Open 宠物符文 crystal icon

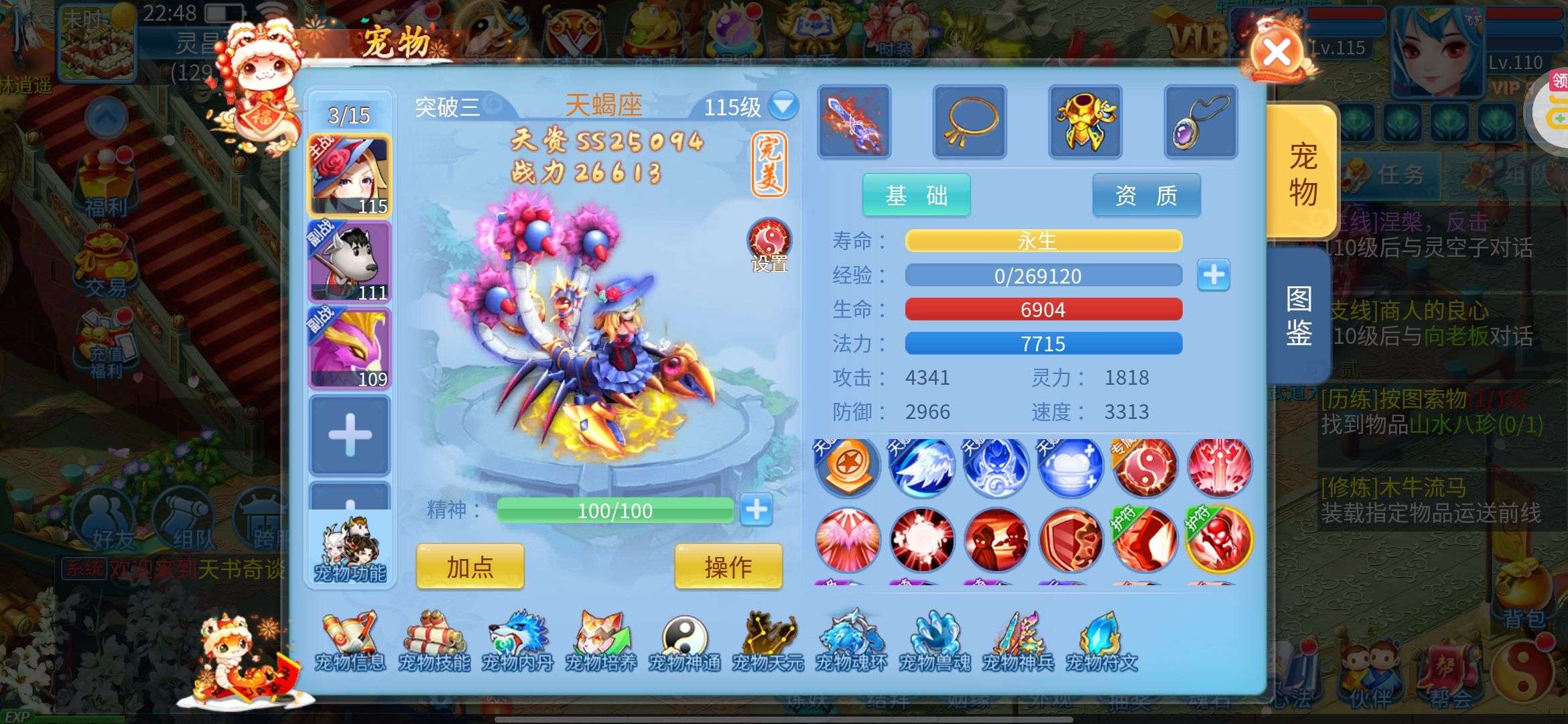1102,642
